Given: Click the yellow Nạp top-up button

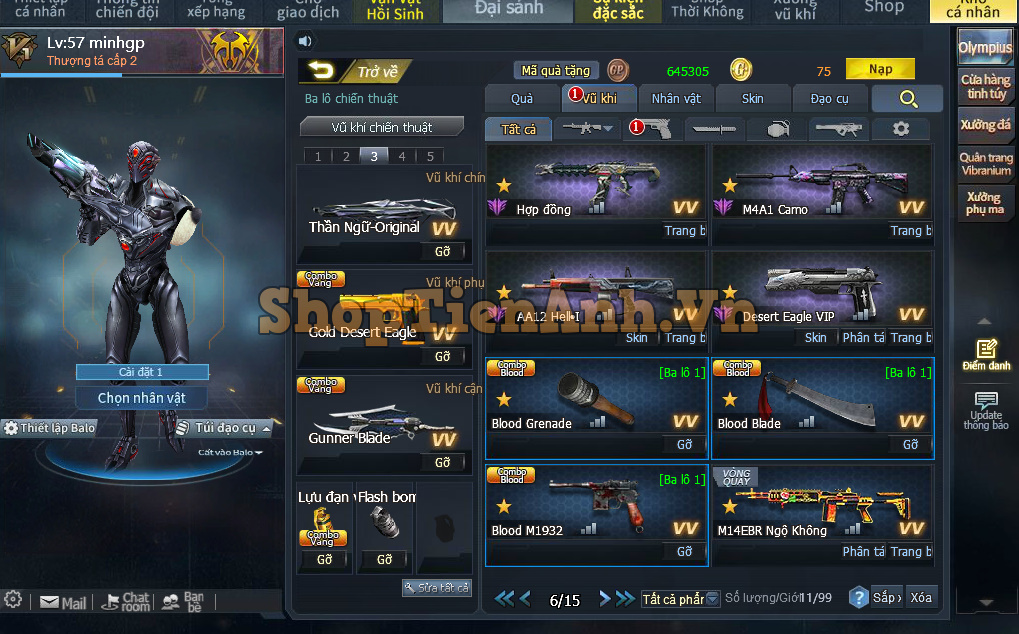Looking at the screenshot, I should point(880,69).
